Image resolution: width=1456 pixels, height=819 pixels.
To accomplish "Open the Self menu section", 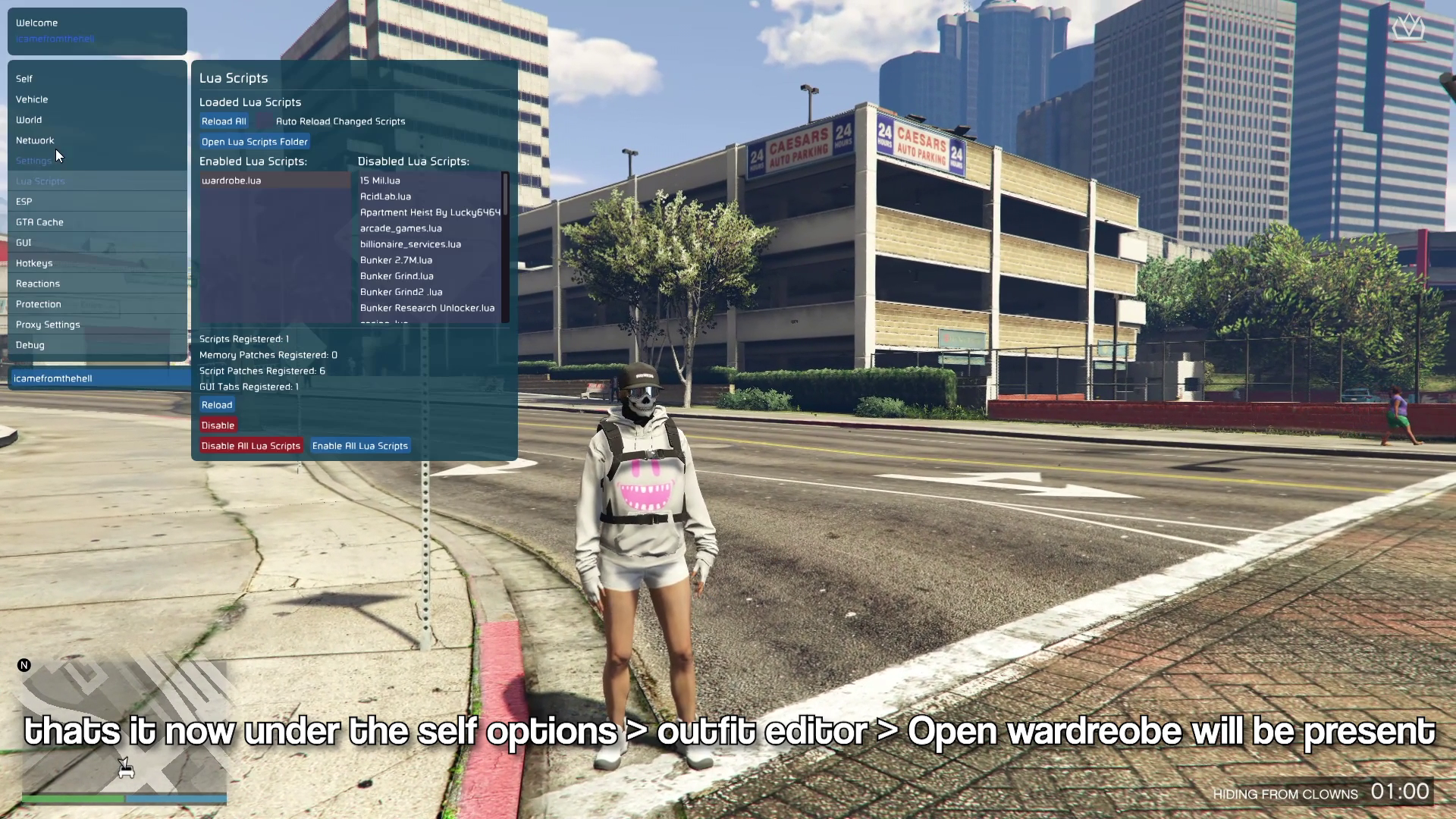I will tap(24, 79).
